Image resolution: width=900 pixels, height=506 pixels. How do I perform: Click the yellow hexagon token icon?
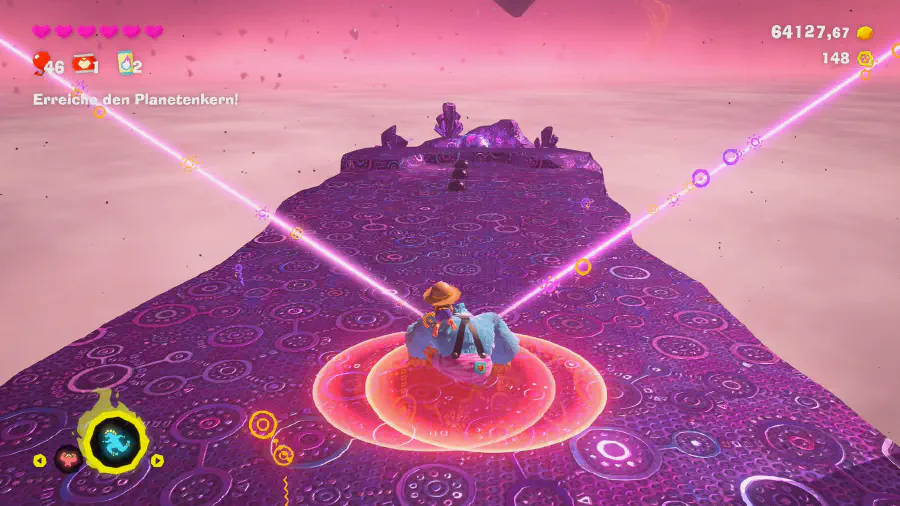[865, 59]
